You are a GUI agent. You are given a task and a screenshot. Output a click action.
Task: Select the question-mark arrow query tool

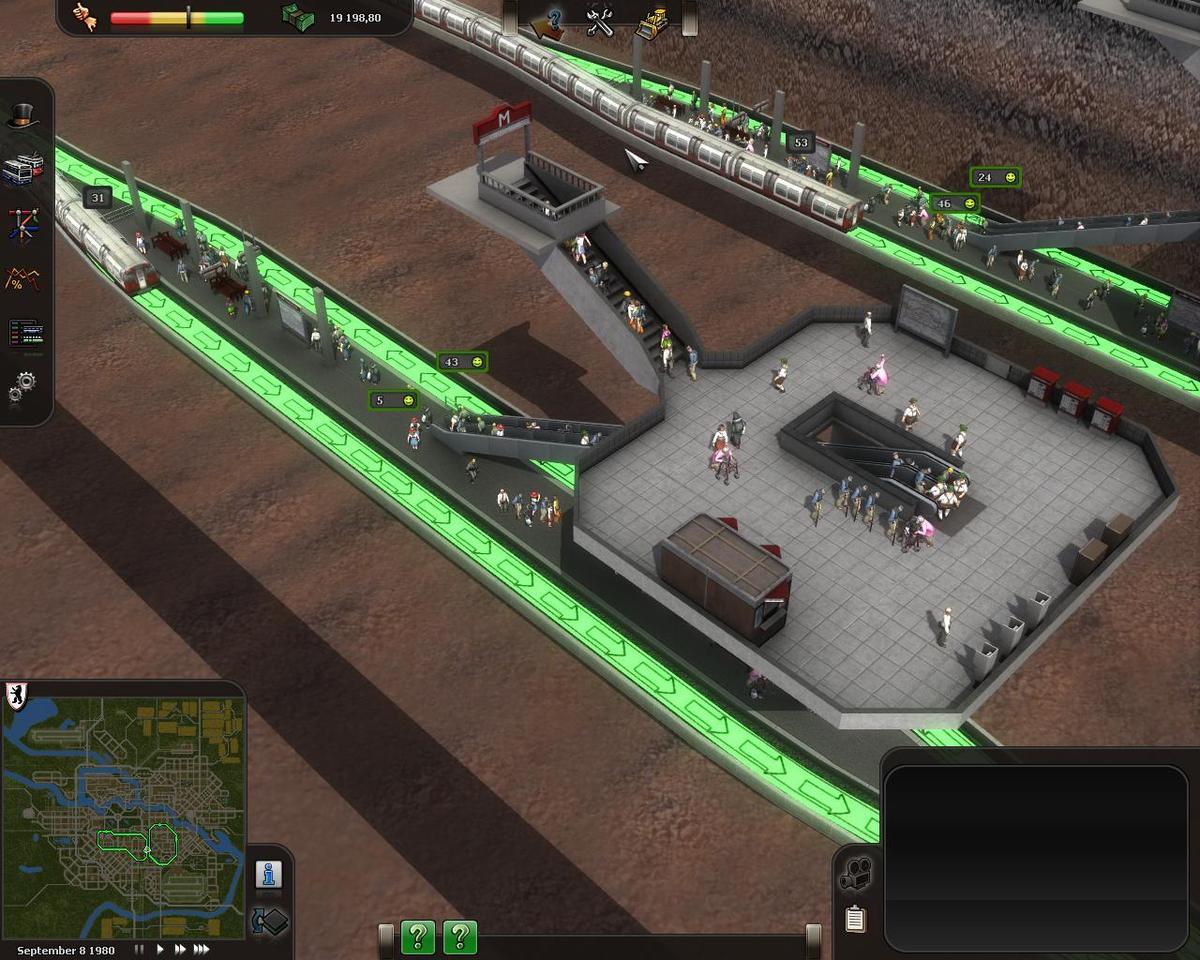tap(547, 23)
